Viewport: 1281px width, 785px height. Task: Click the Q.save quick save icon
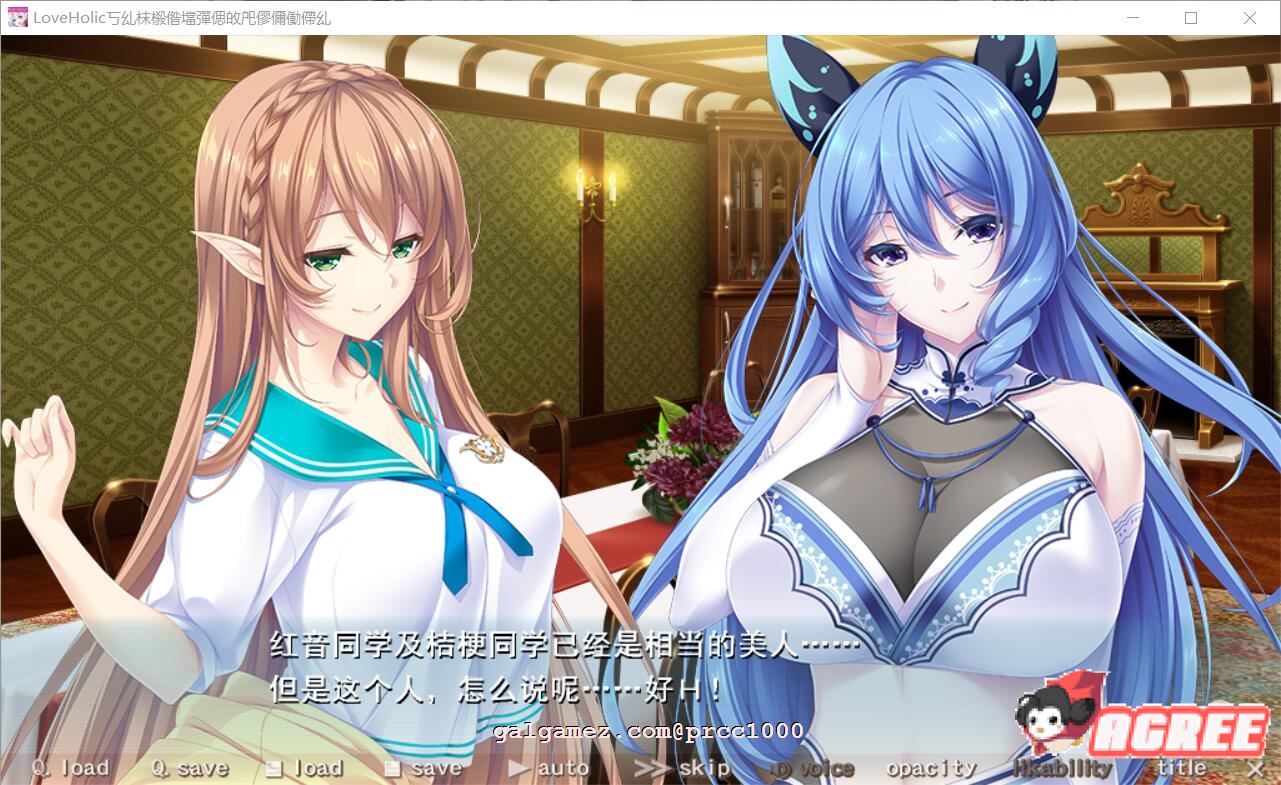[x=160, y=768]
